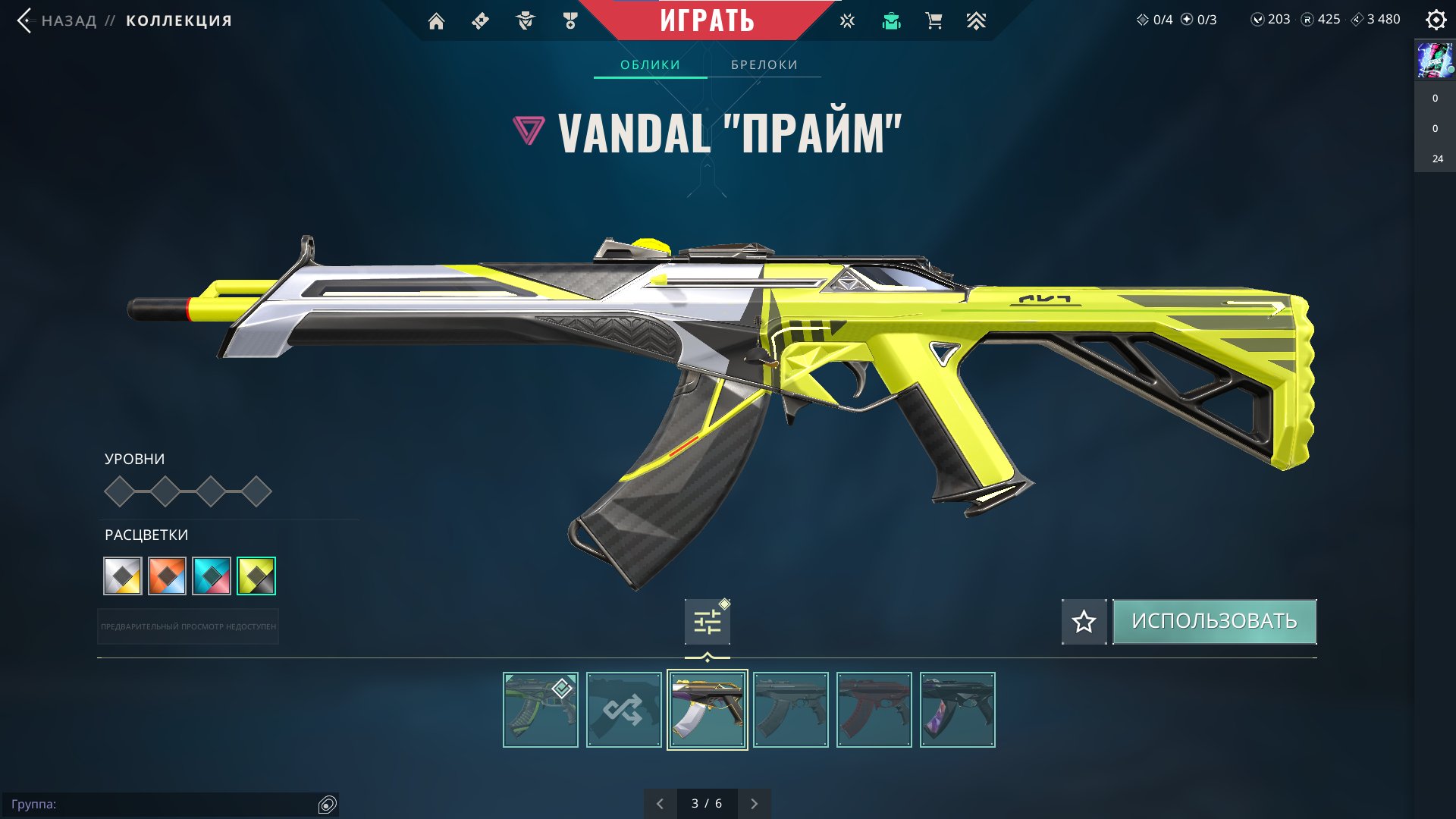1456x819 pixels.
Task: Select the random shuffle skin thumbnail
Action: click(623, 710)
